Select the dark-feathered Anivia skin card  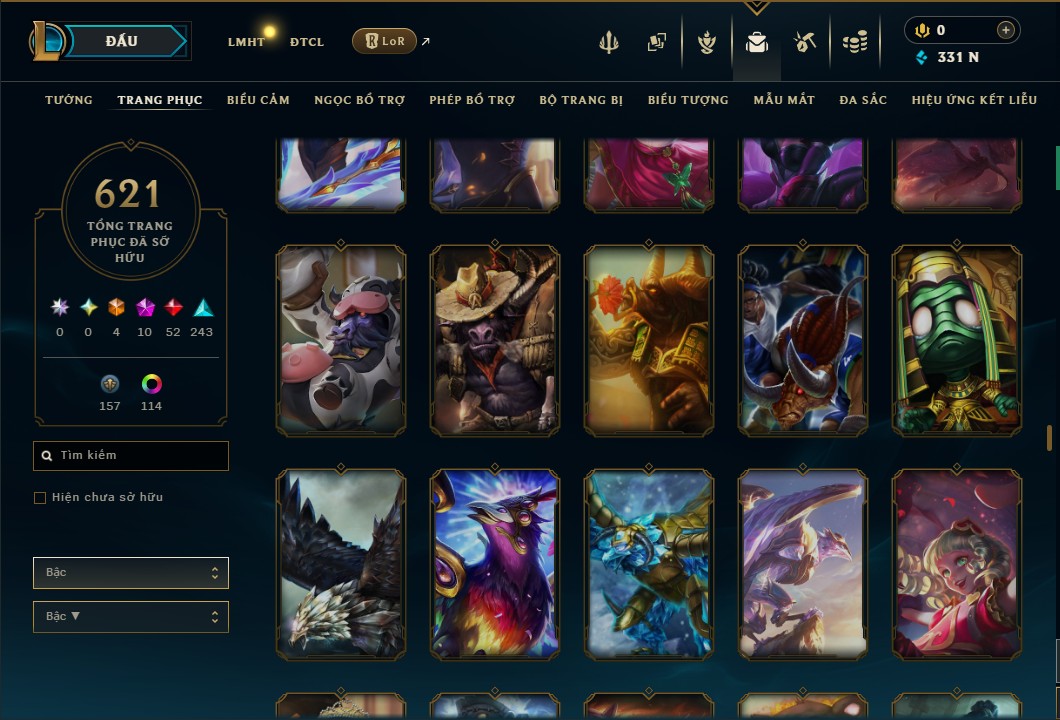coord(341,564)
